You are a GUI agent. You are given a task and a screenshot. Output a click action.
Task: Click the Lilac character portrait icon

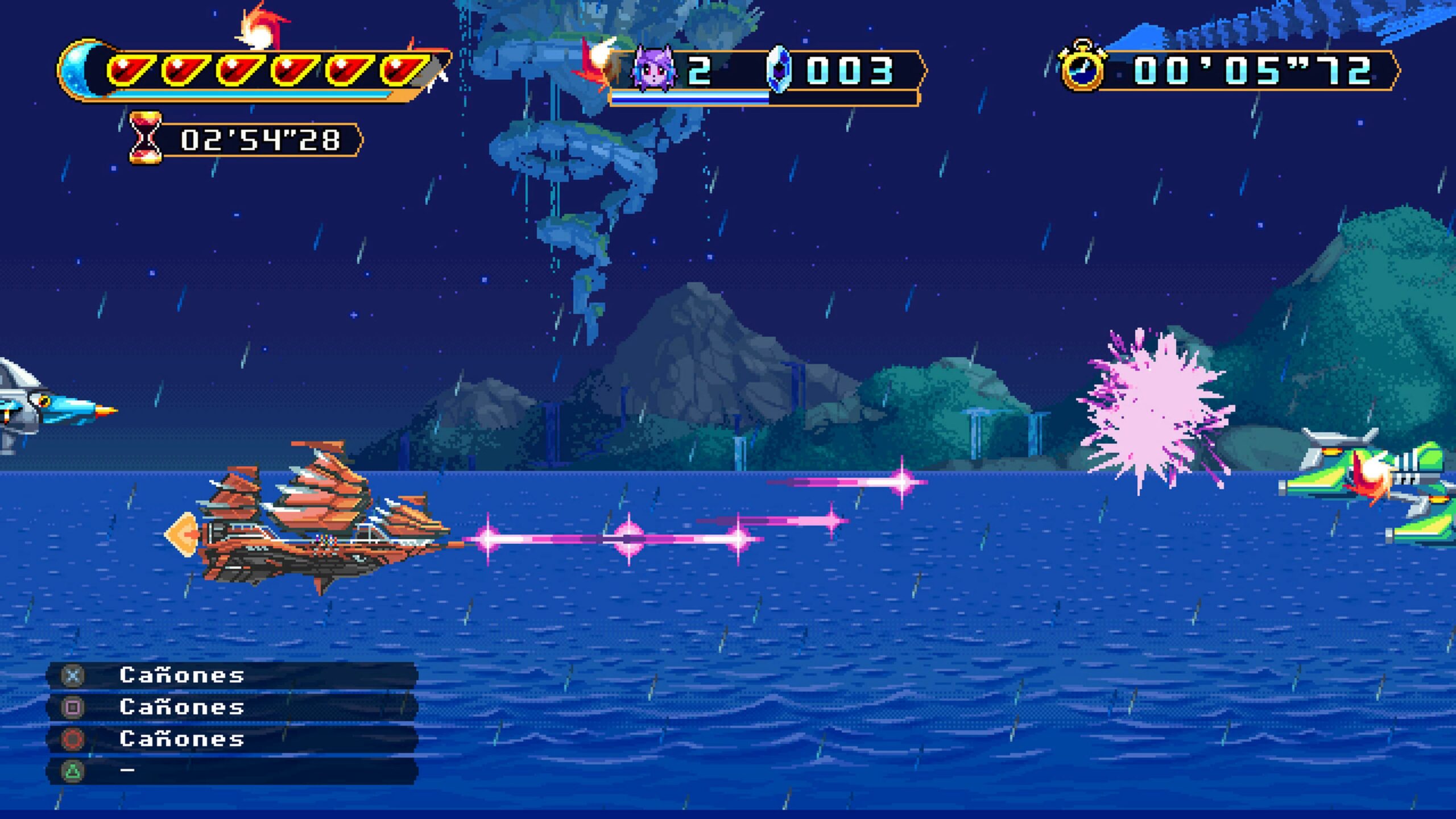(653, 69)
